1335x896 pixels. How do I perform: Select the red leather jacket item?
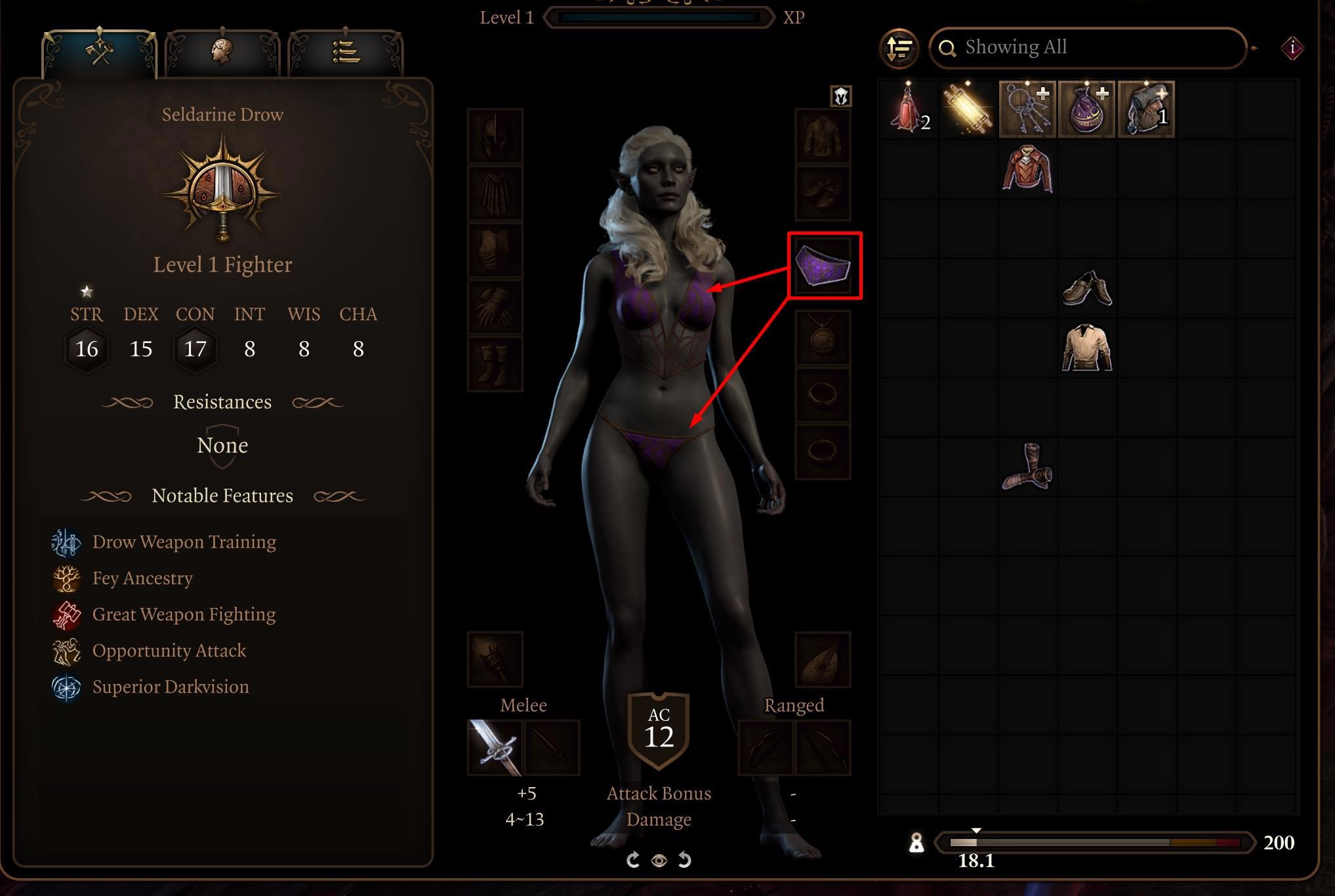tap(1027, 169)
